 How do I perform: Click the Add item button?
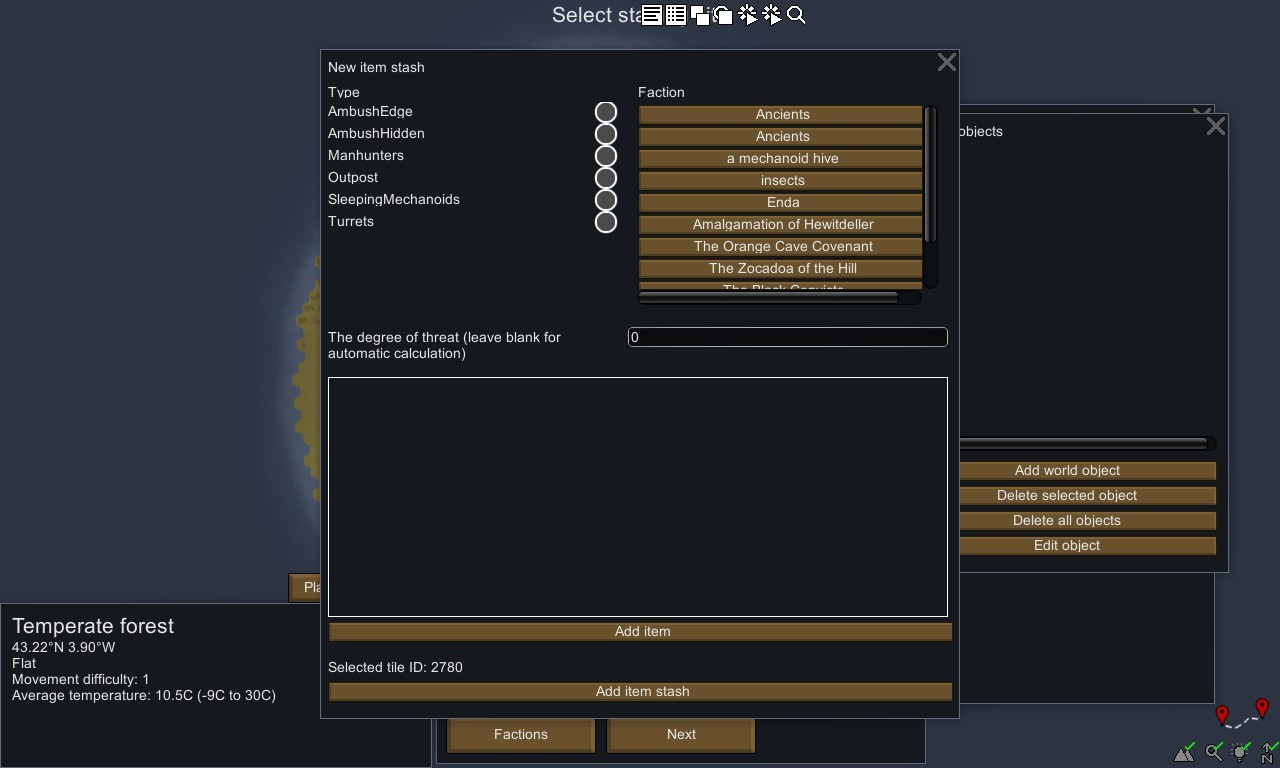pos(641,632)
